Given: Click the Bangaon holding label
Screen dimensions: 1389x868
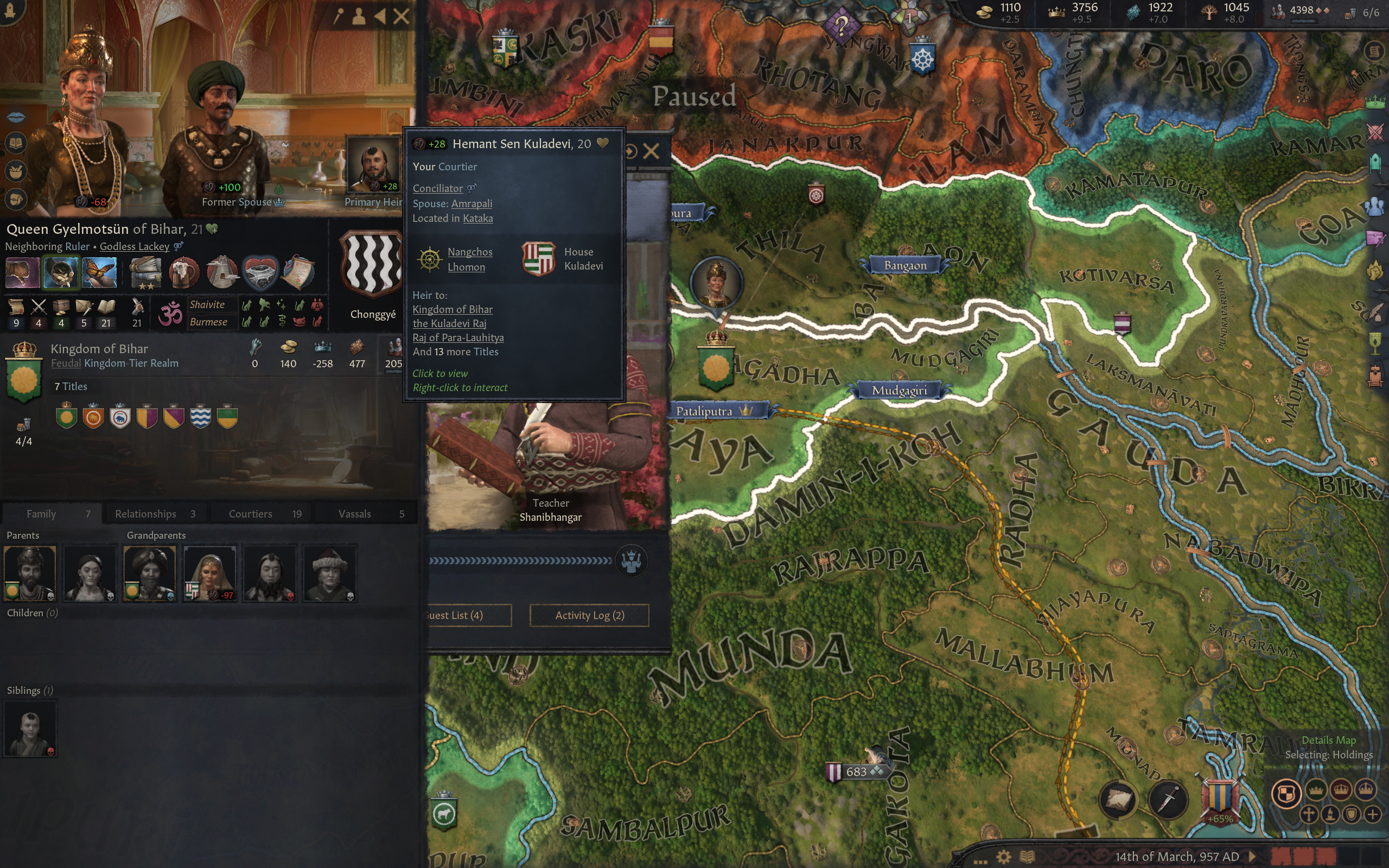Looking at the screenshot, I should (x=904, y=265).
